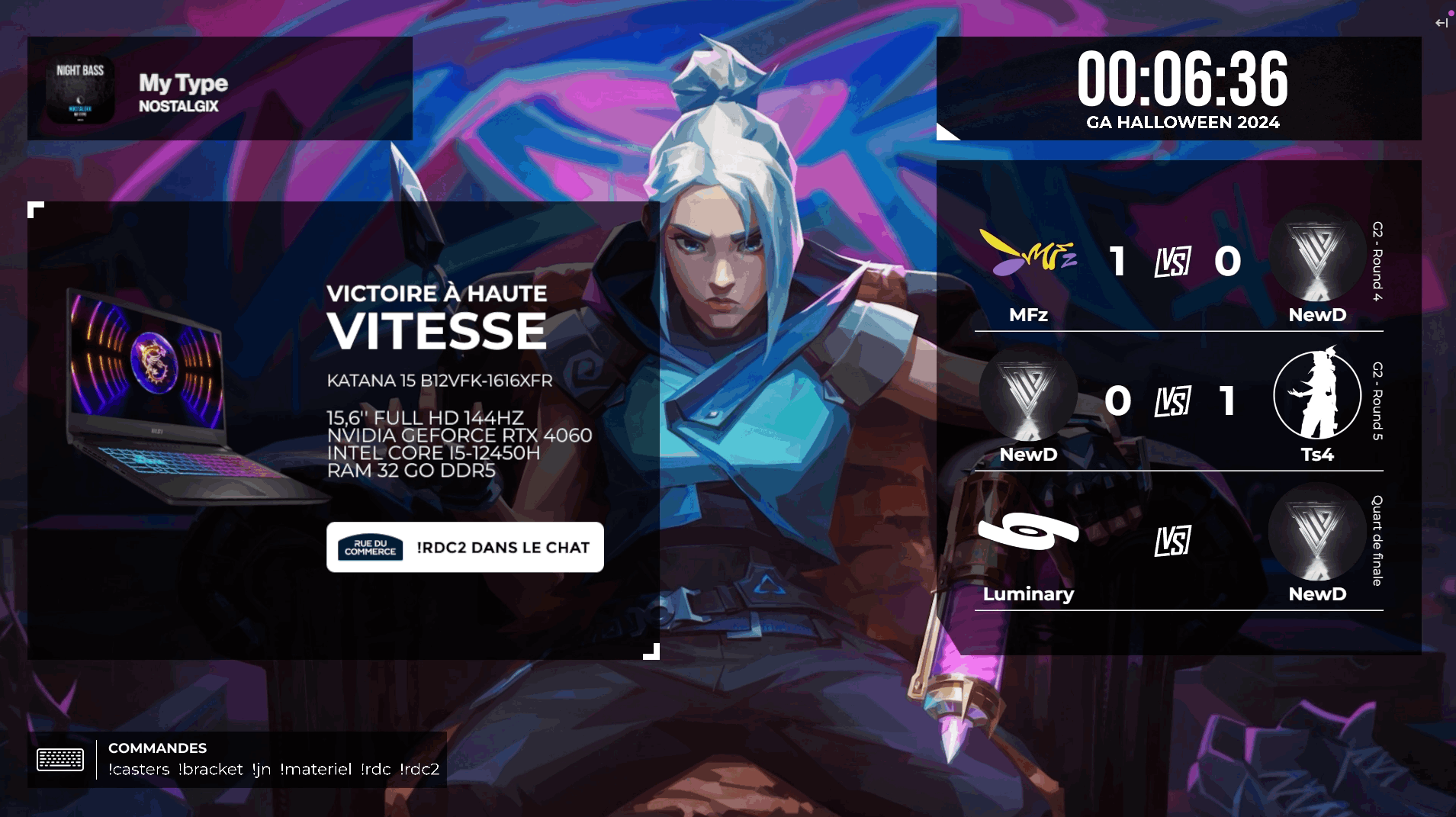Select the Night Bass album cover

80,89
